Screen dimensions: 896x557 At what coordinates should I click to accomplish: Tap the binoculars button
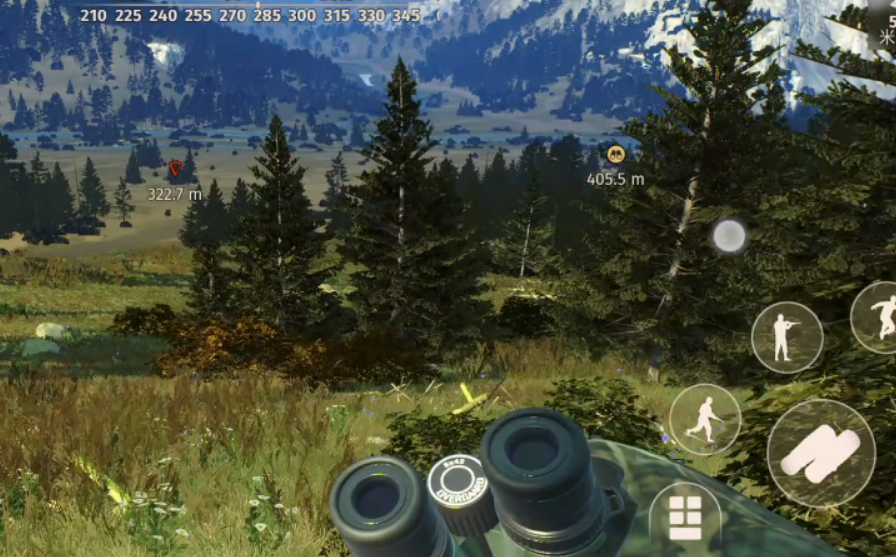tap(821, 453)
